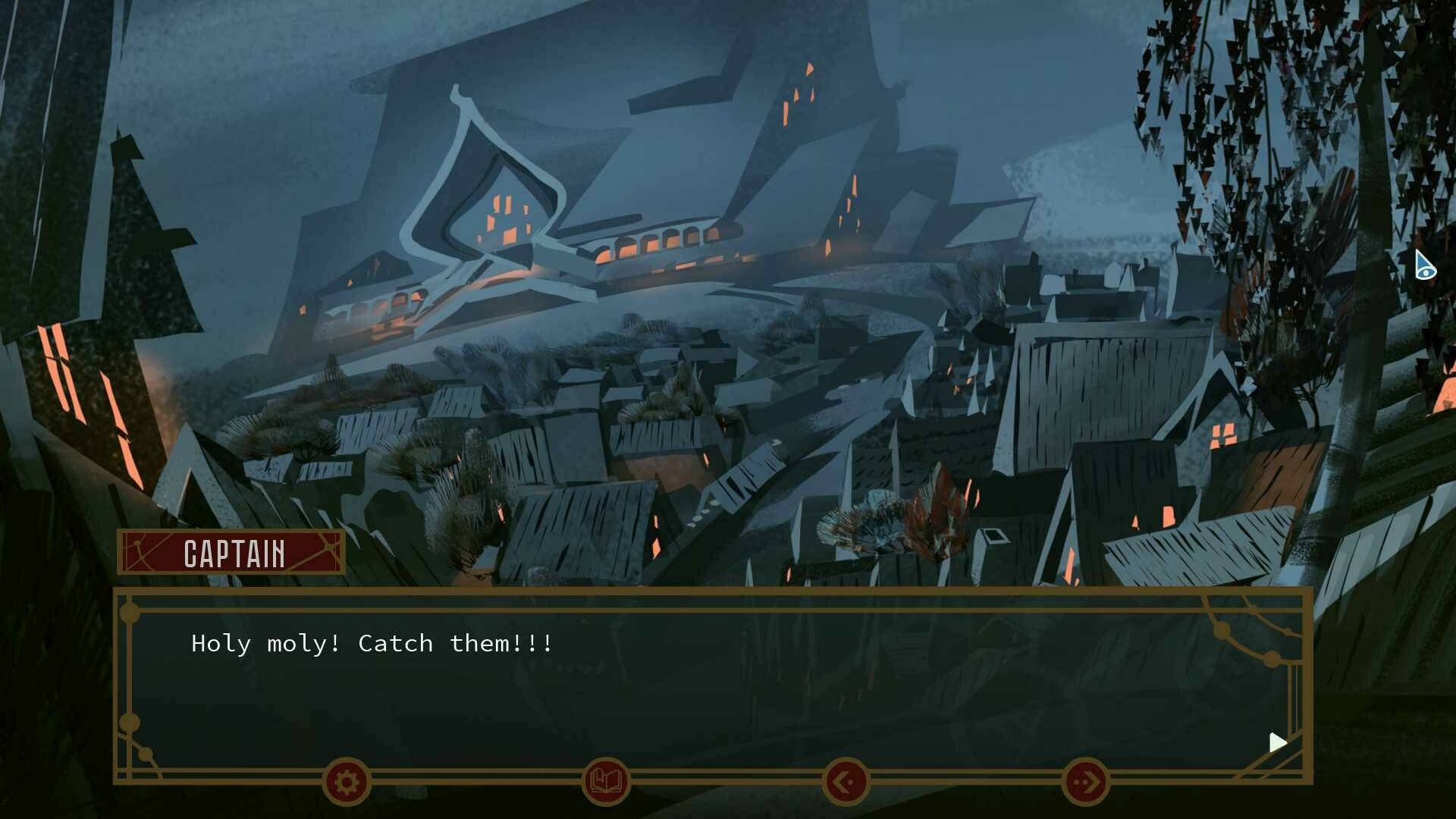Toggle auto-advance using the play triangle
This screenshot has height=819, width=1456.
click(x=1277, y=742)
